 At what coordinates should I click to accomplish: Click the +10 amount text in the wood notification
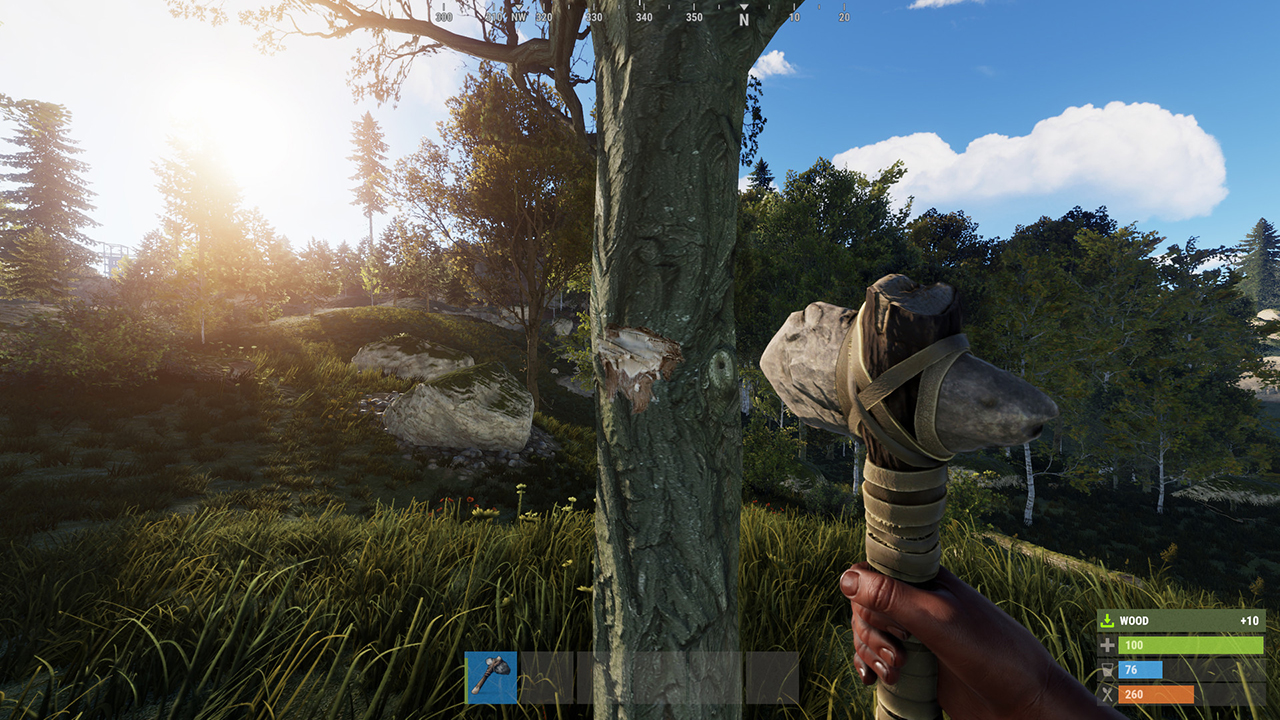1249,620
